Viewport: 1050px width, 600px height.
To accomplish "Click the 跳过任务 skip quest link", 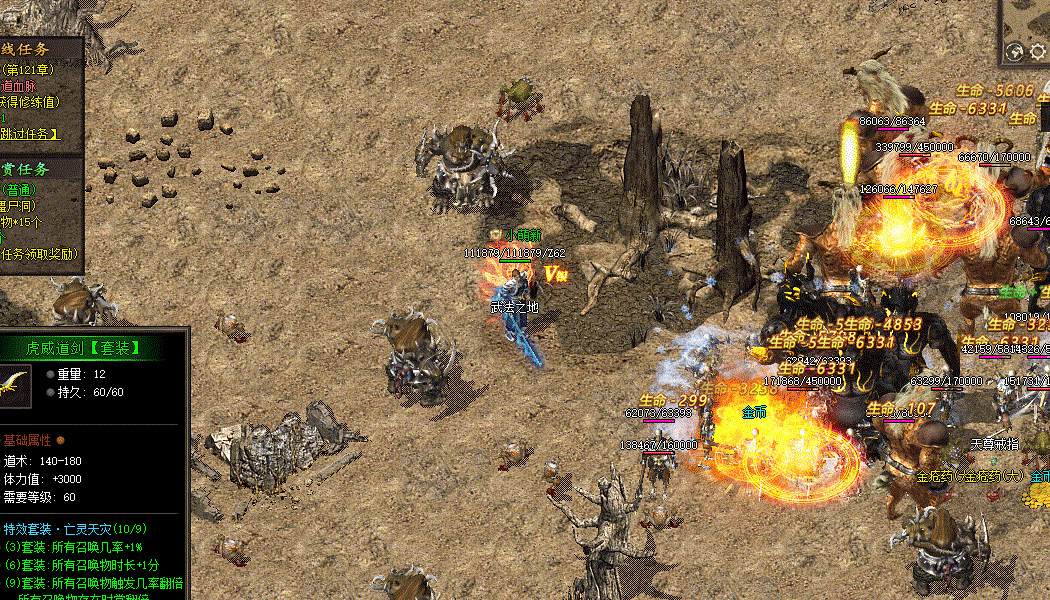I will 30,133.
